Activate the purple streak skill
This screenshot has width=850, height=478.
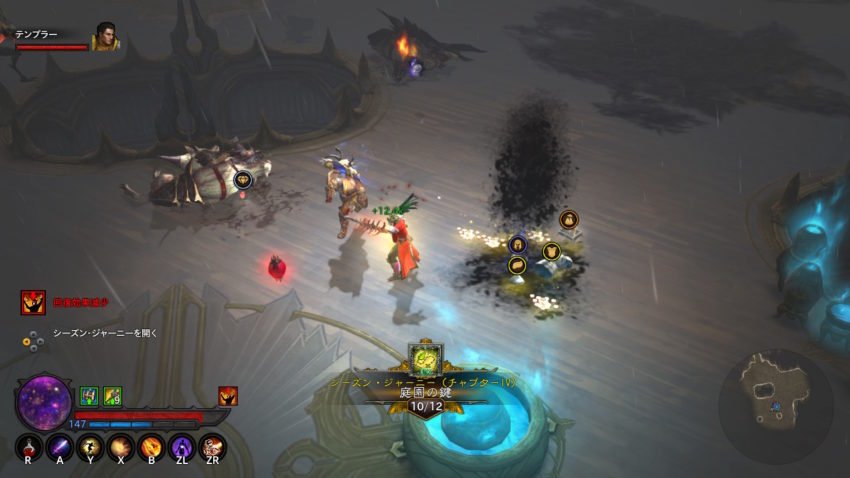tap(60, 447)
